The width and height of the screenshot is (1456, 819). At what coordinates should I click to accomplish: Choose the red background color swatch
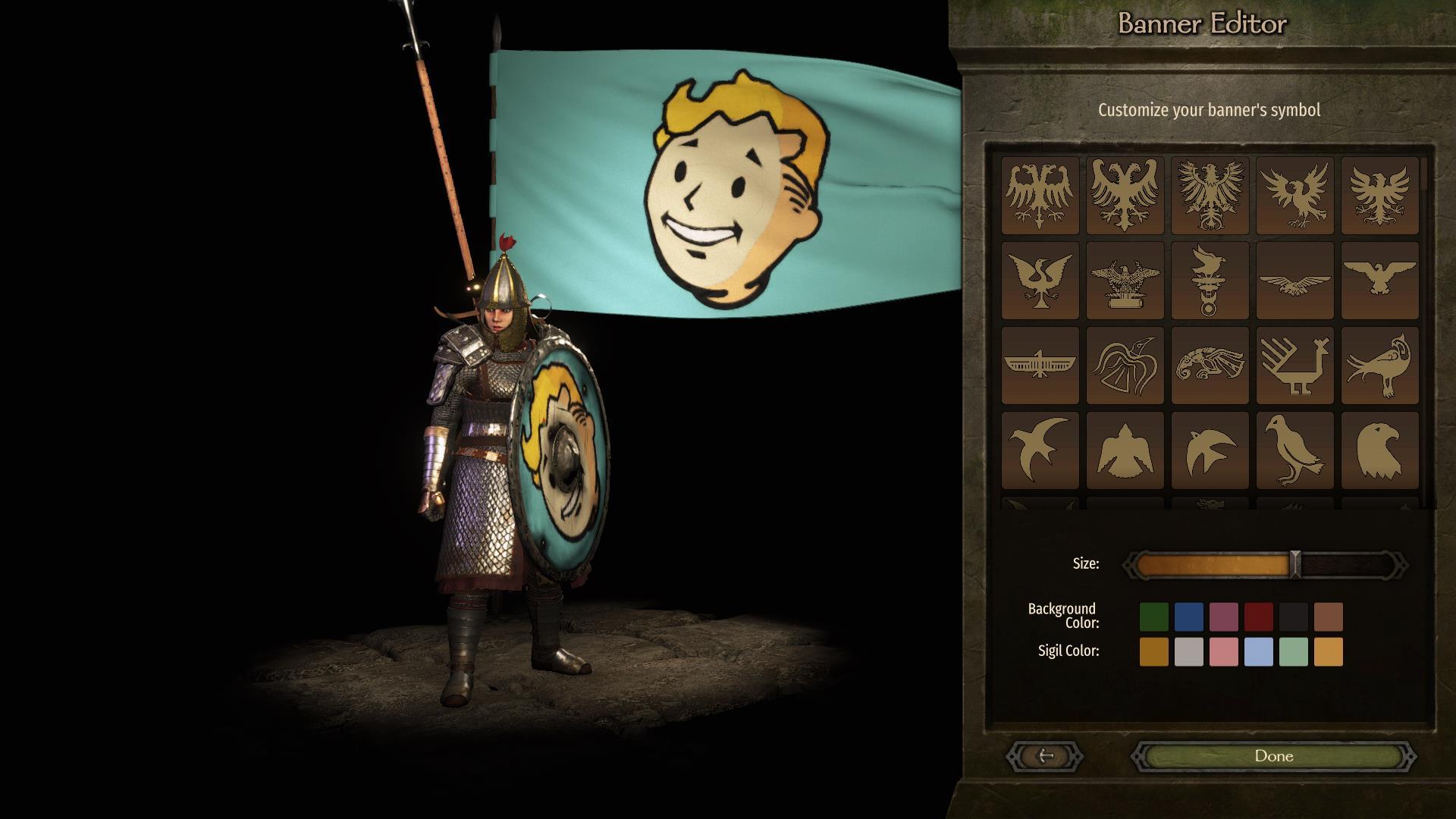[1258, 617]
